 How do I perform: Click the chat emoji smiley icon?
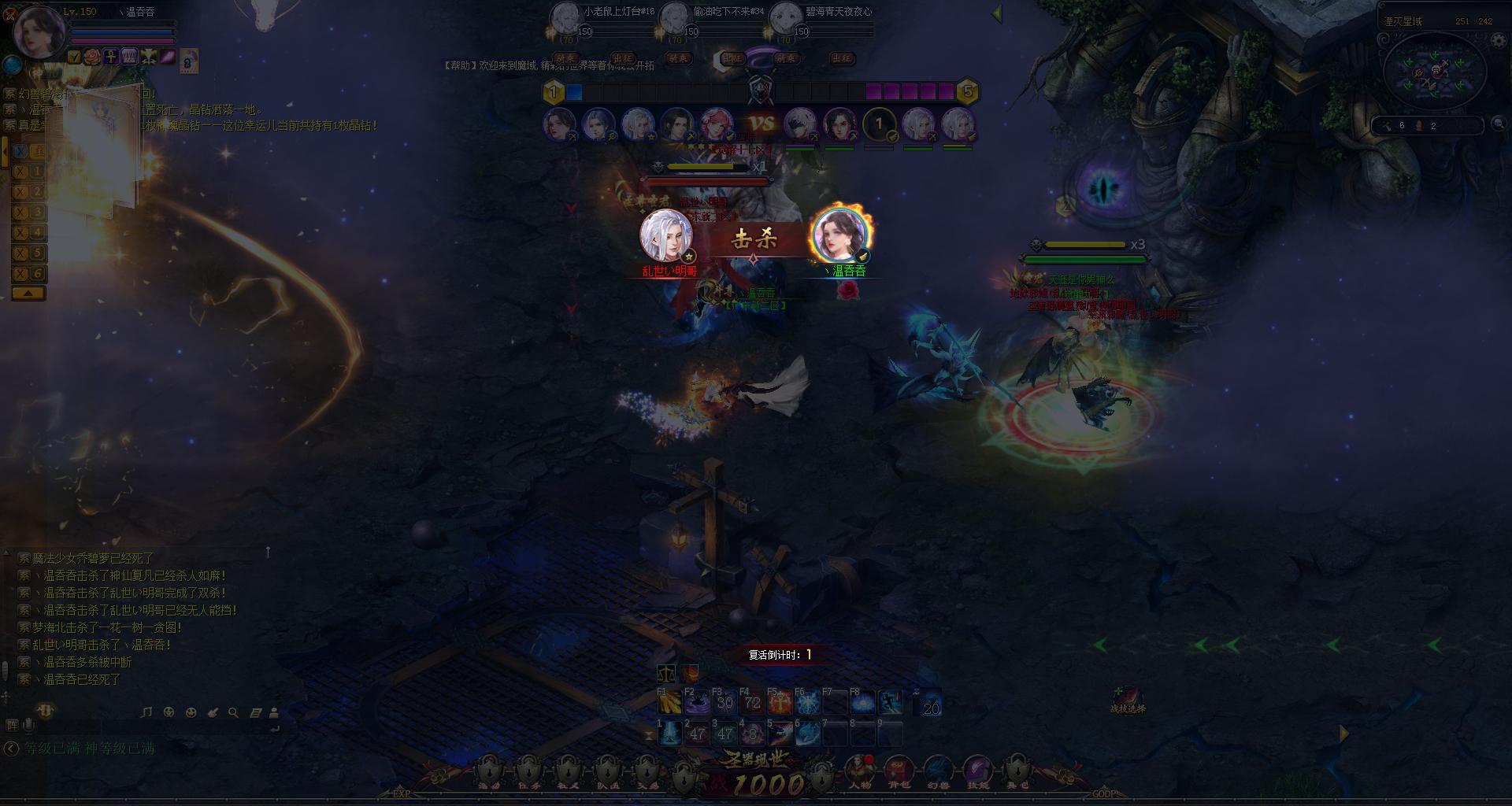[x=191, y=712]
